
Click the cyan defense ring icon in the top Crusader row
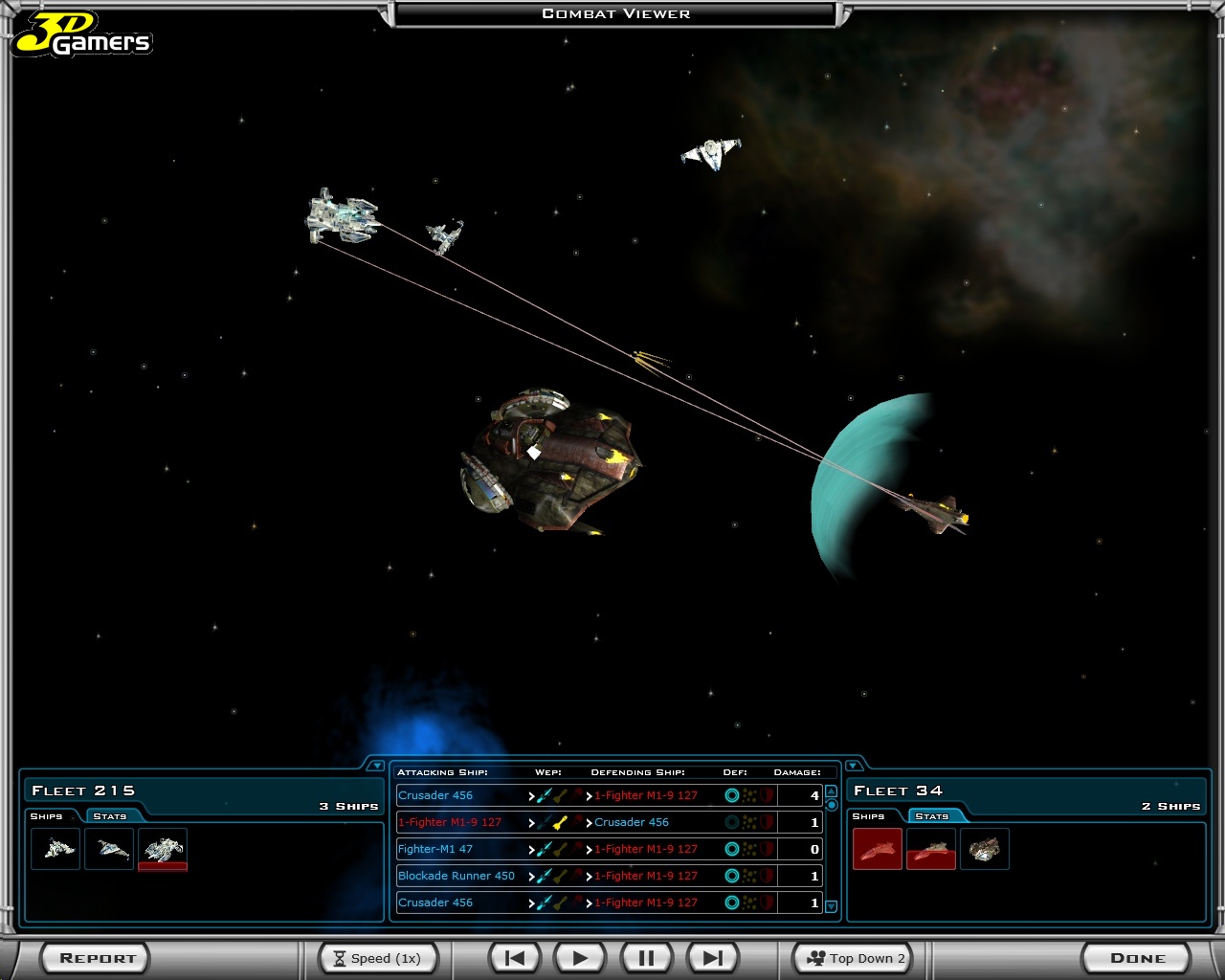pyautogui.click(x=731, y=795)
